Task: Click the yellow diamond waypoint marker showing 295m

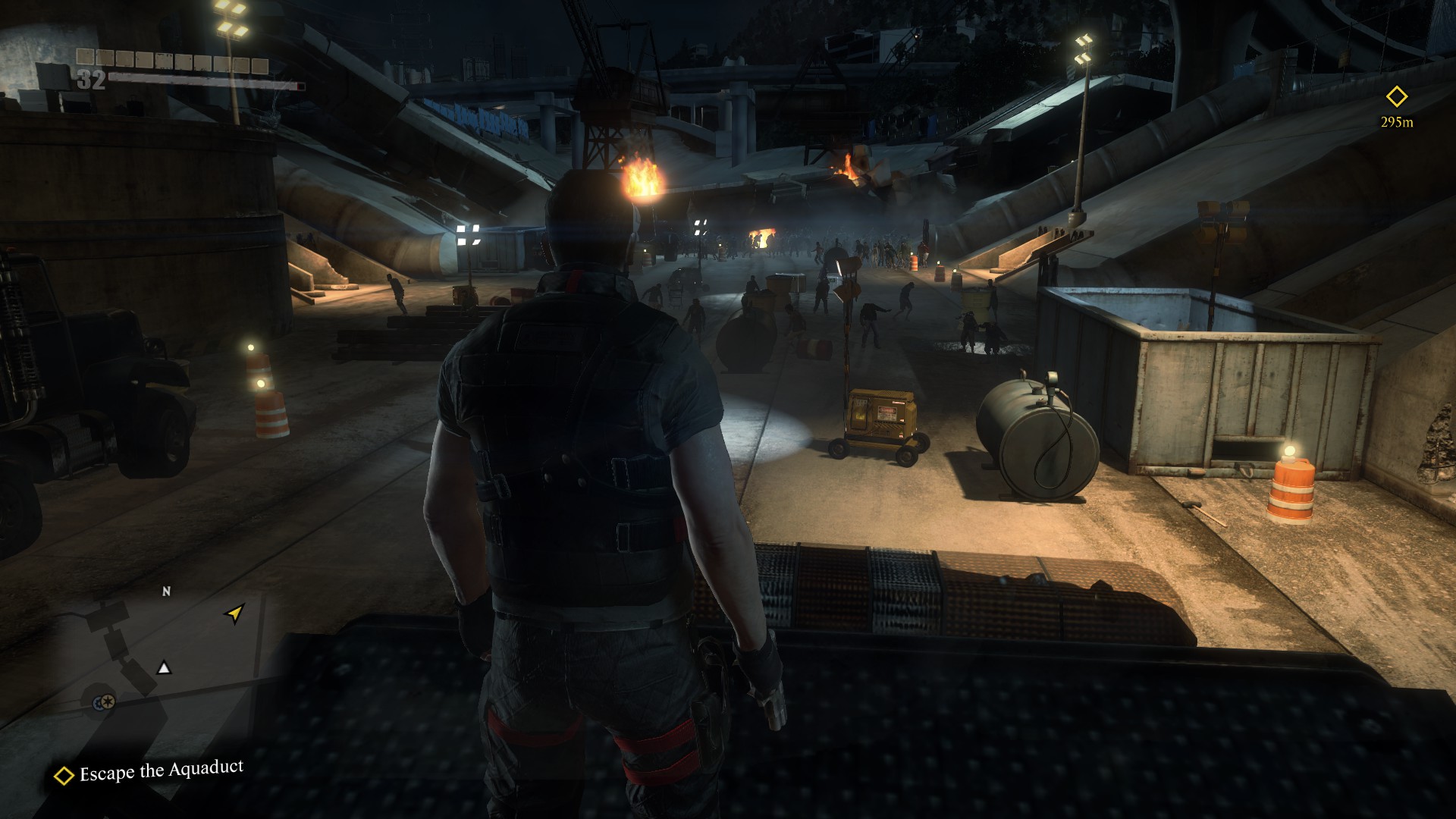Action: tap(1396, 97)
